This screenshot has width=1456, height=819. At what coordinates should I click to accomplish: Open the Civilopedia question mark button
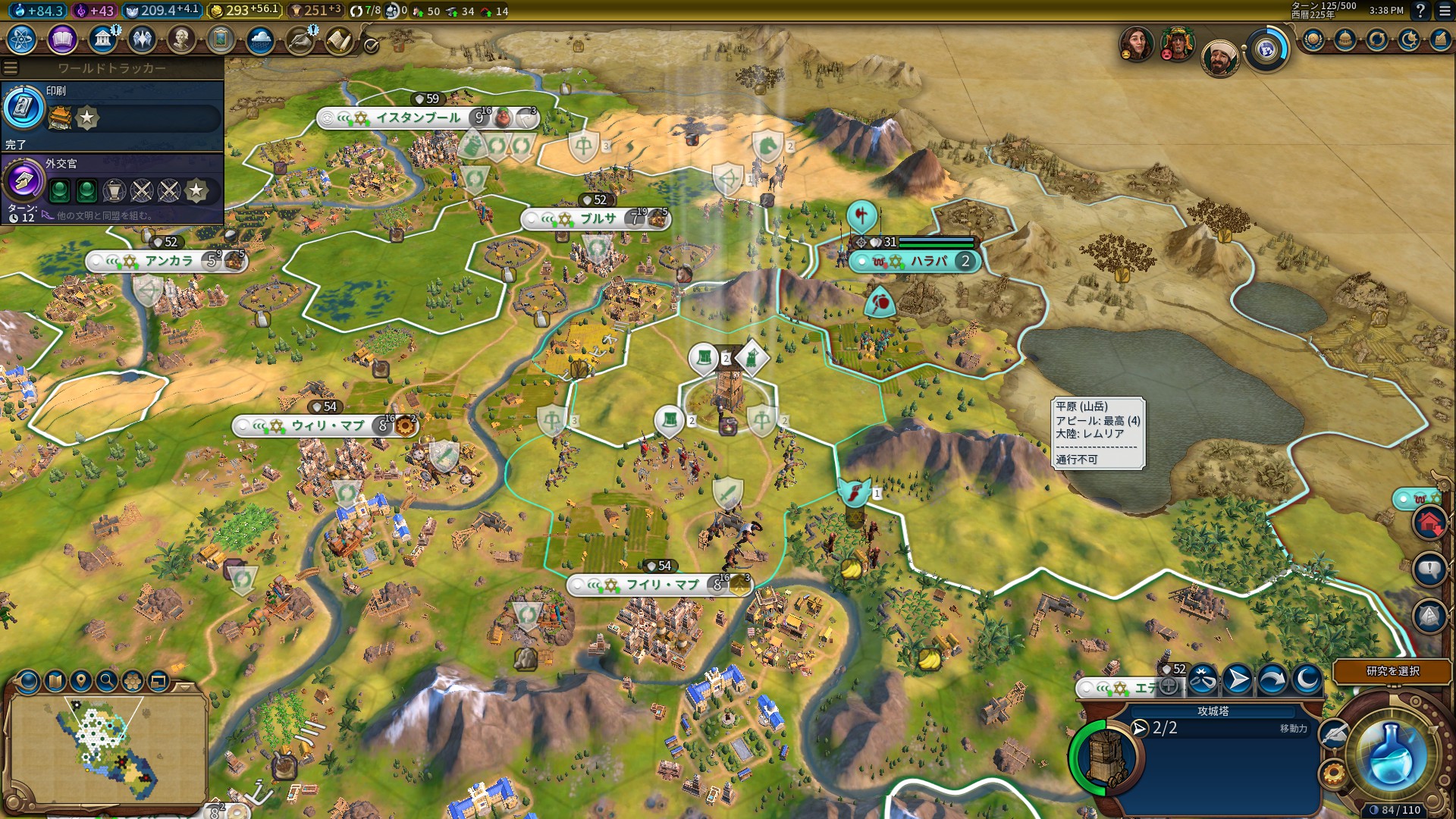1420,11
